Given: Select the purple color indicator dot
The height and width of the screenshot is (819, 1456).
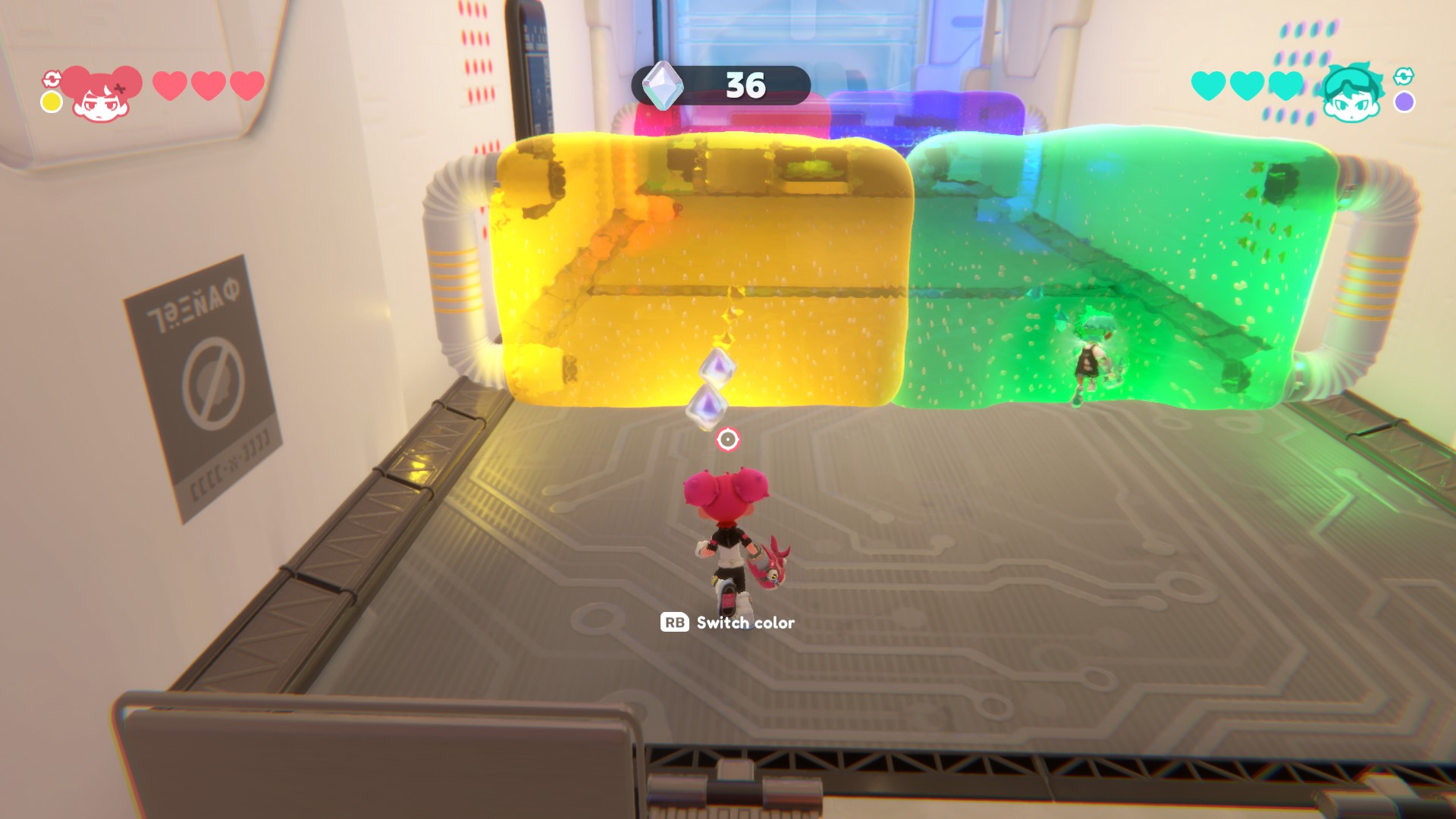Looking at the screenshot, I should tap(1404, 102).
